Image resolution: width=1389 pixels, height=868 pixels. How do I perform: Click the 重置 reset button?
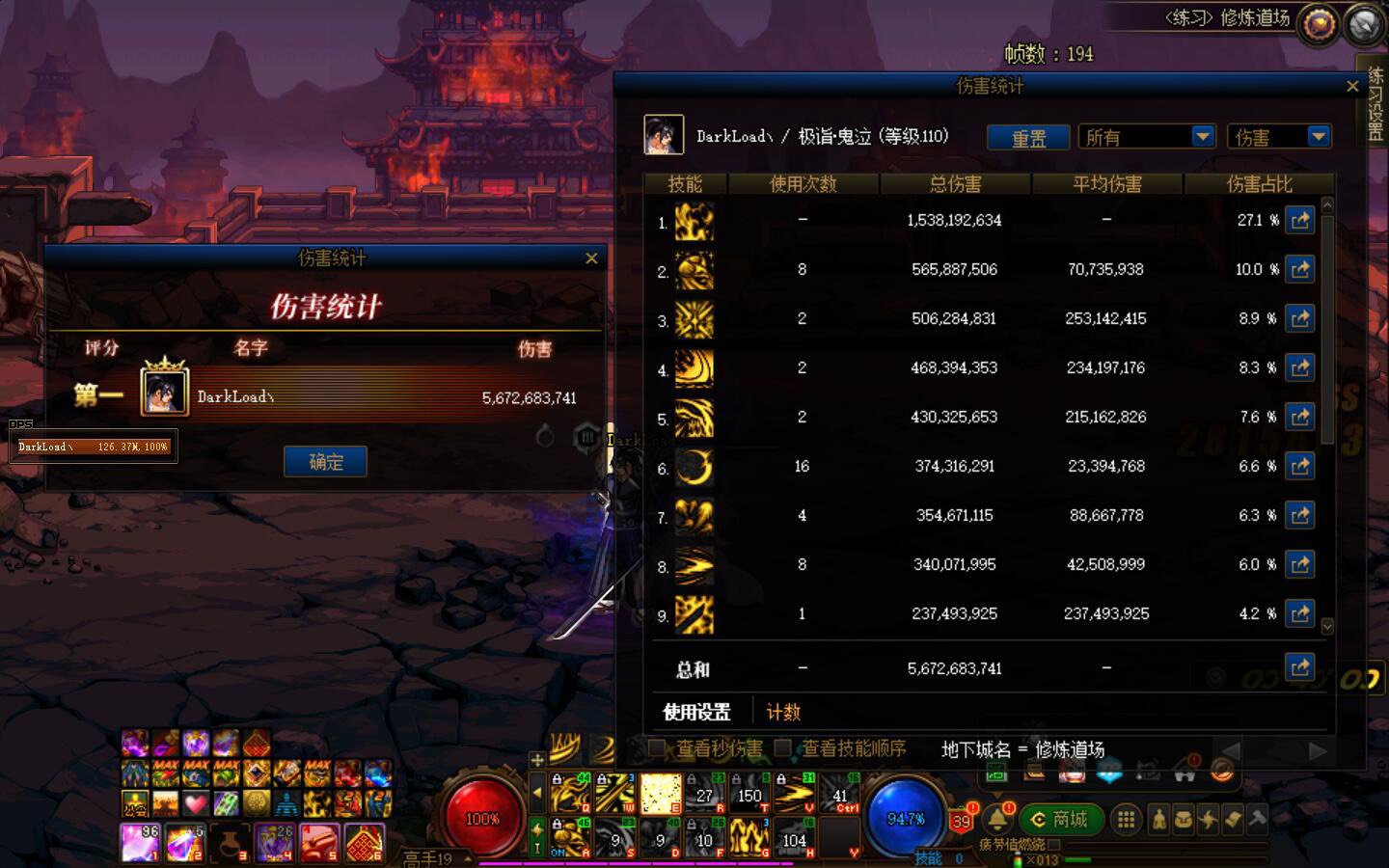tap(1027, 137)
